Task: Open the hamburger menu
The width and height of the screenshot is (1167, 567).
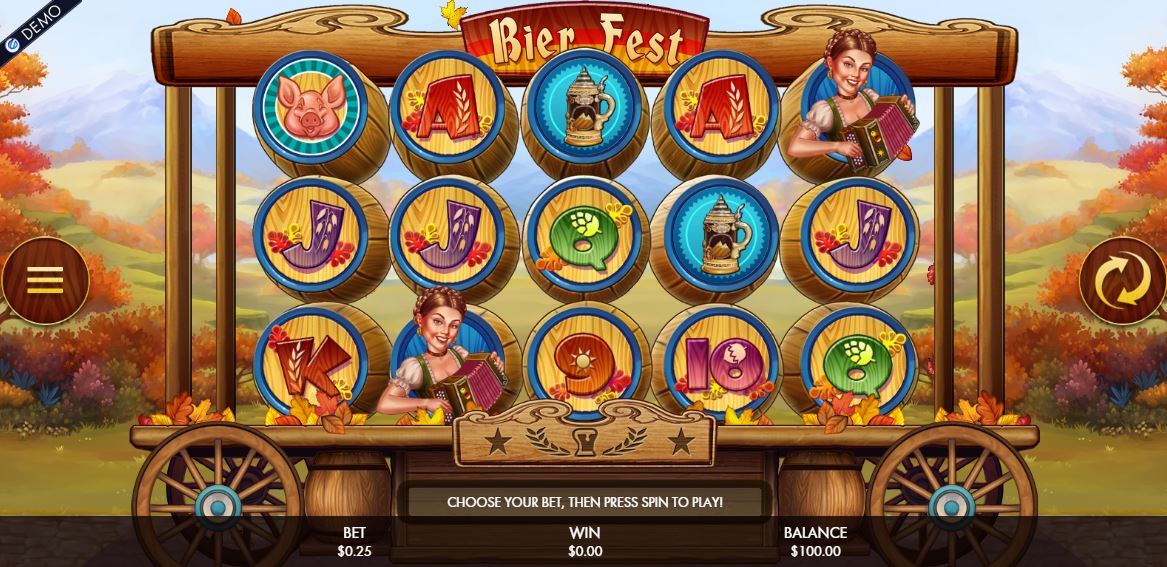Action: (45, 280)
